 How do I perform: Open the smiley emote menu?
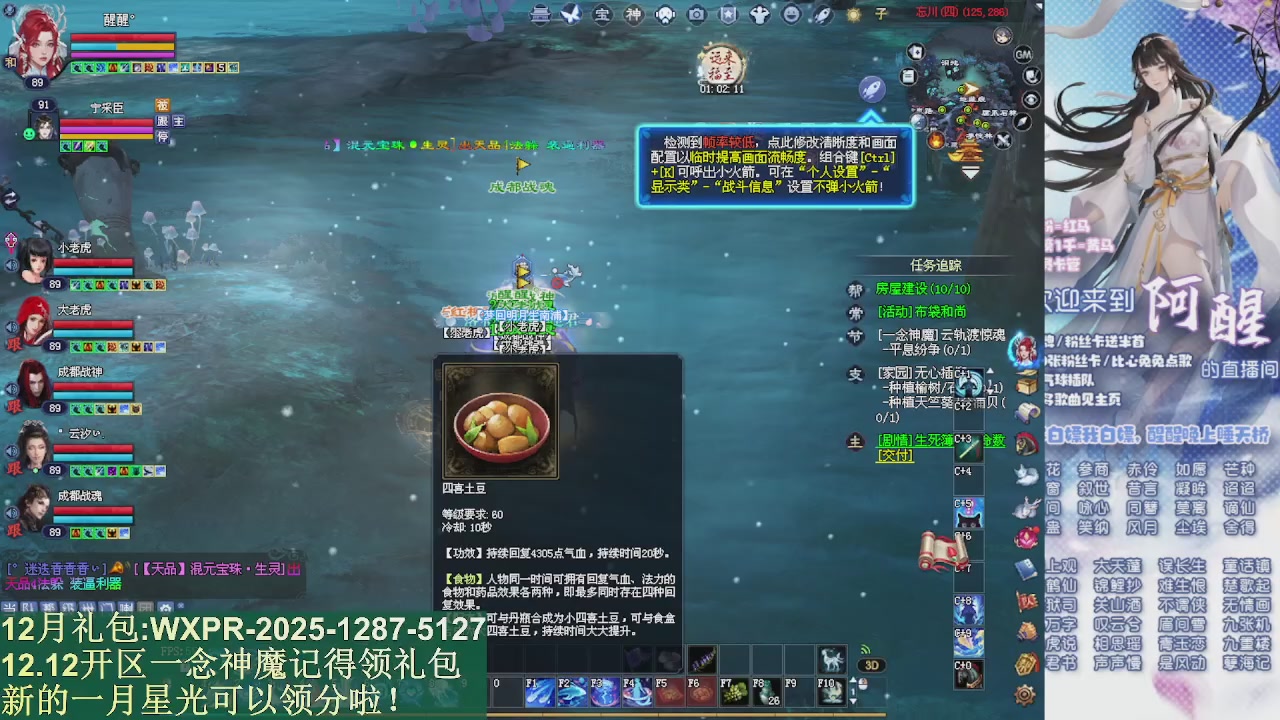point(790,14)
